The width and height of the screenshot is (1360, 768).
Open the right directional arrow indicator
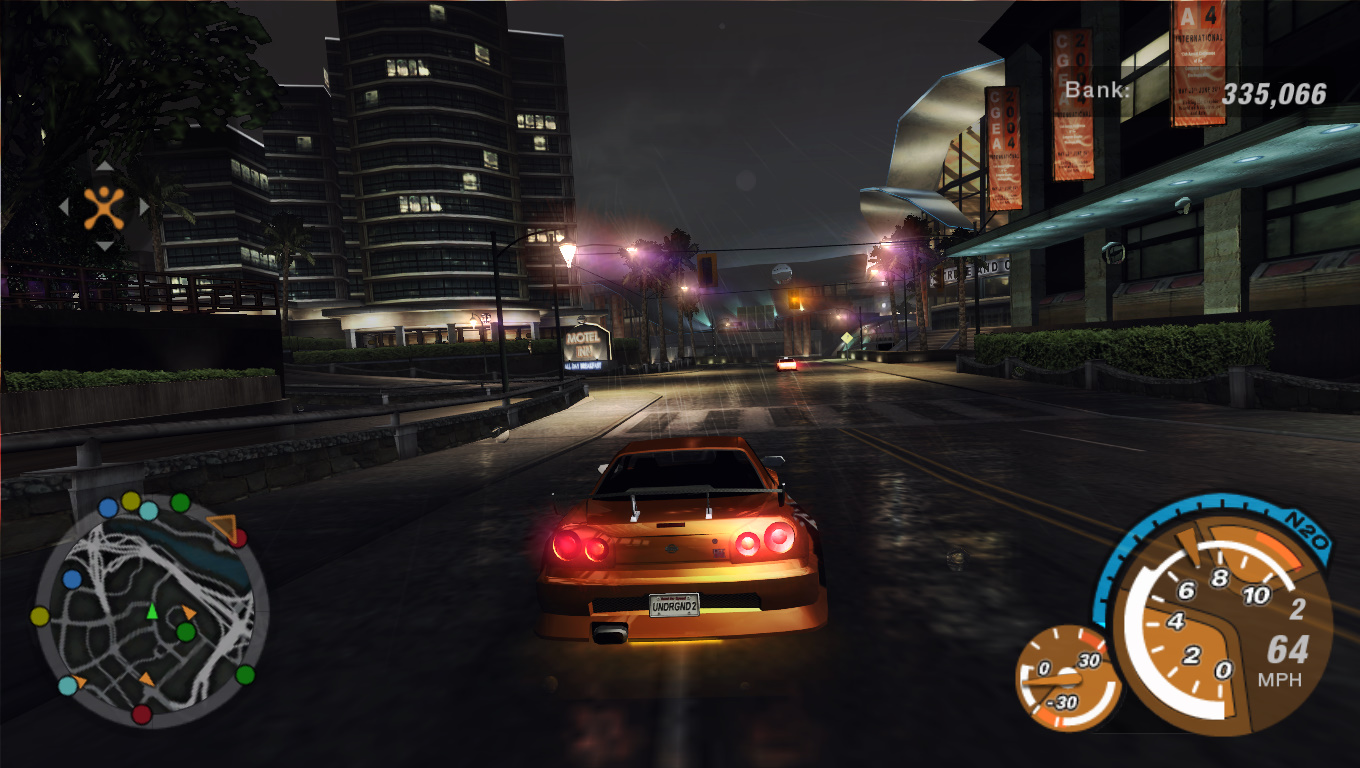coord(144,206)
